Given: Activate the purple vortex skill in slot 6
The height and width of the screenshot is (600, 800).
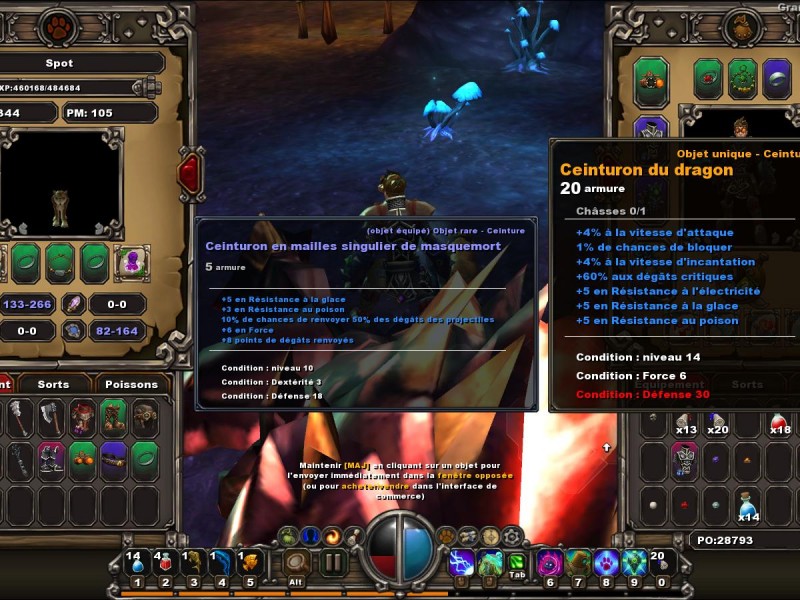Looking at the screenshot, I should 551,563.
